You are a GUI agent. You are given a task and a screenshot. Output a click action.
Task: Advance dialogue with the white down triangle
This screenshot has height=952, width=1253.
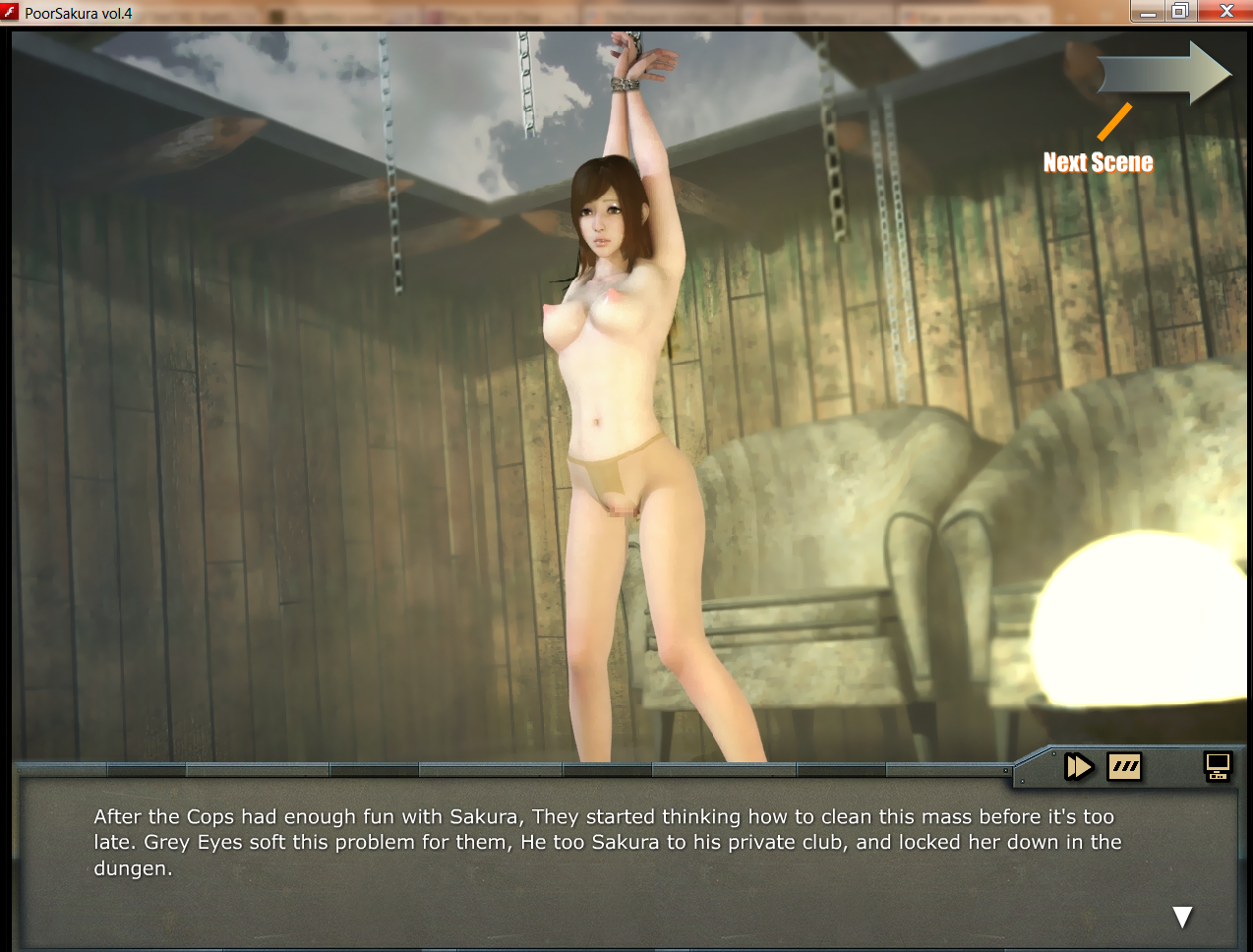coord(1182,917)
